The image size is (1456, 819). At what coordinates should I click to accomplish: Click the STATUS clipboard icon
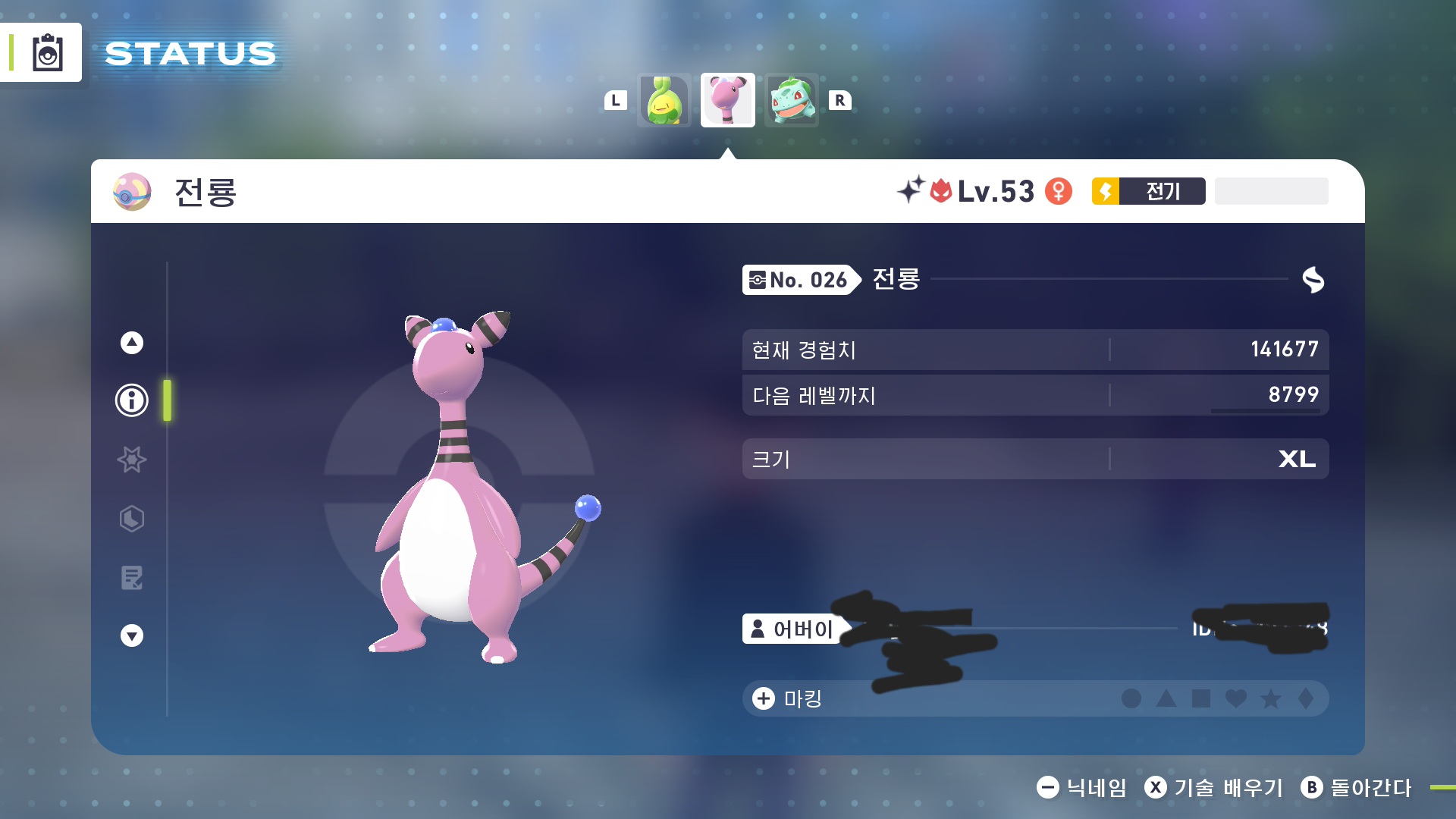pyautogui.click(x=47, y=53)
